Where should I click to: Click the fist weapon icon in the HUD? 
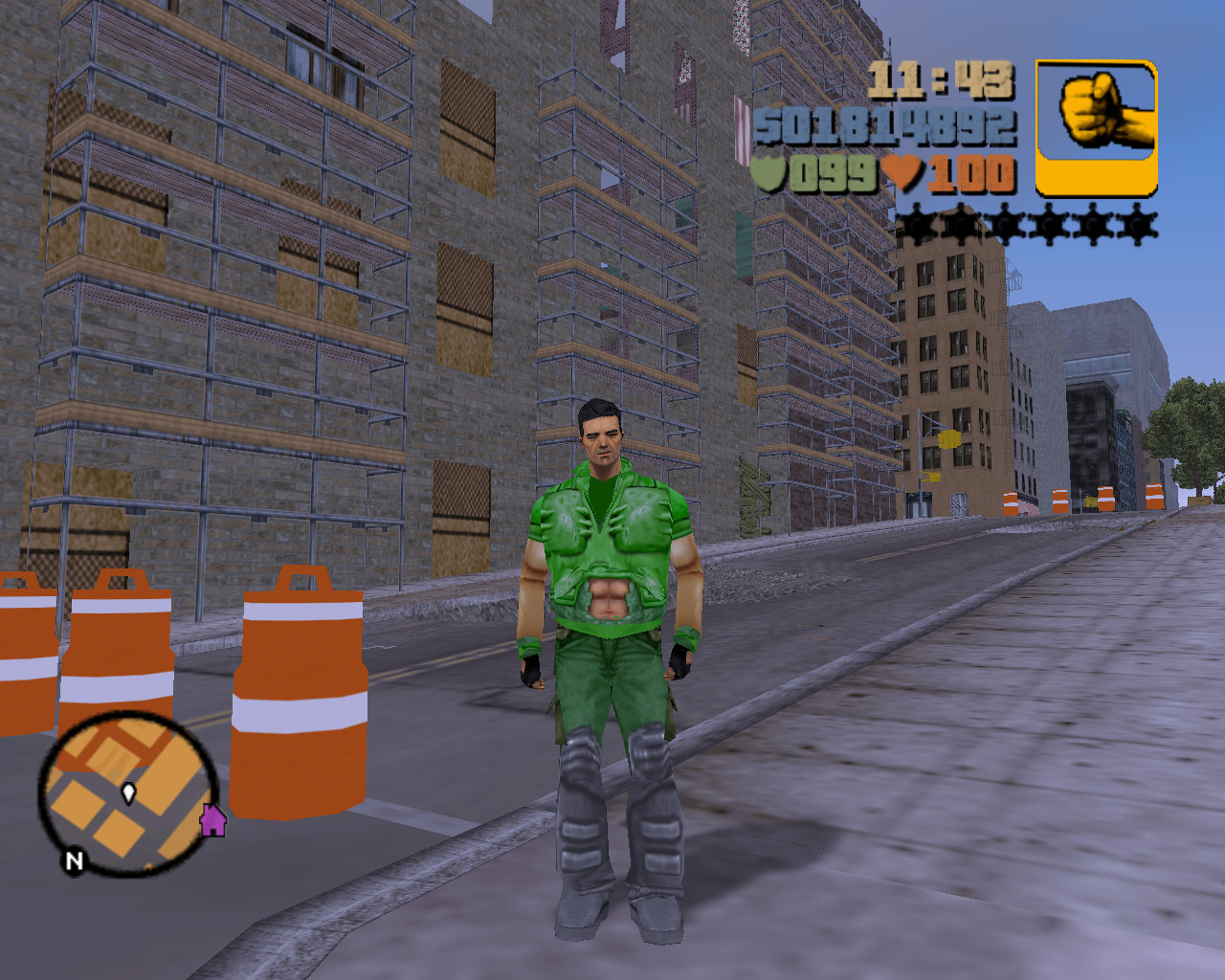(x=1096, y=113)
